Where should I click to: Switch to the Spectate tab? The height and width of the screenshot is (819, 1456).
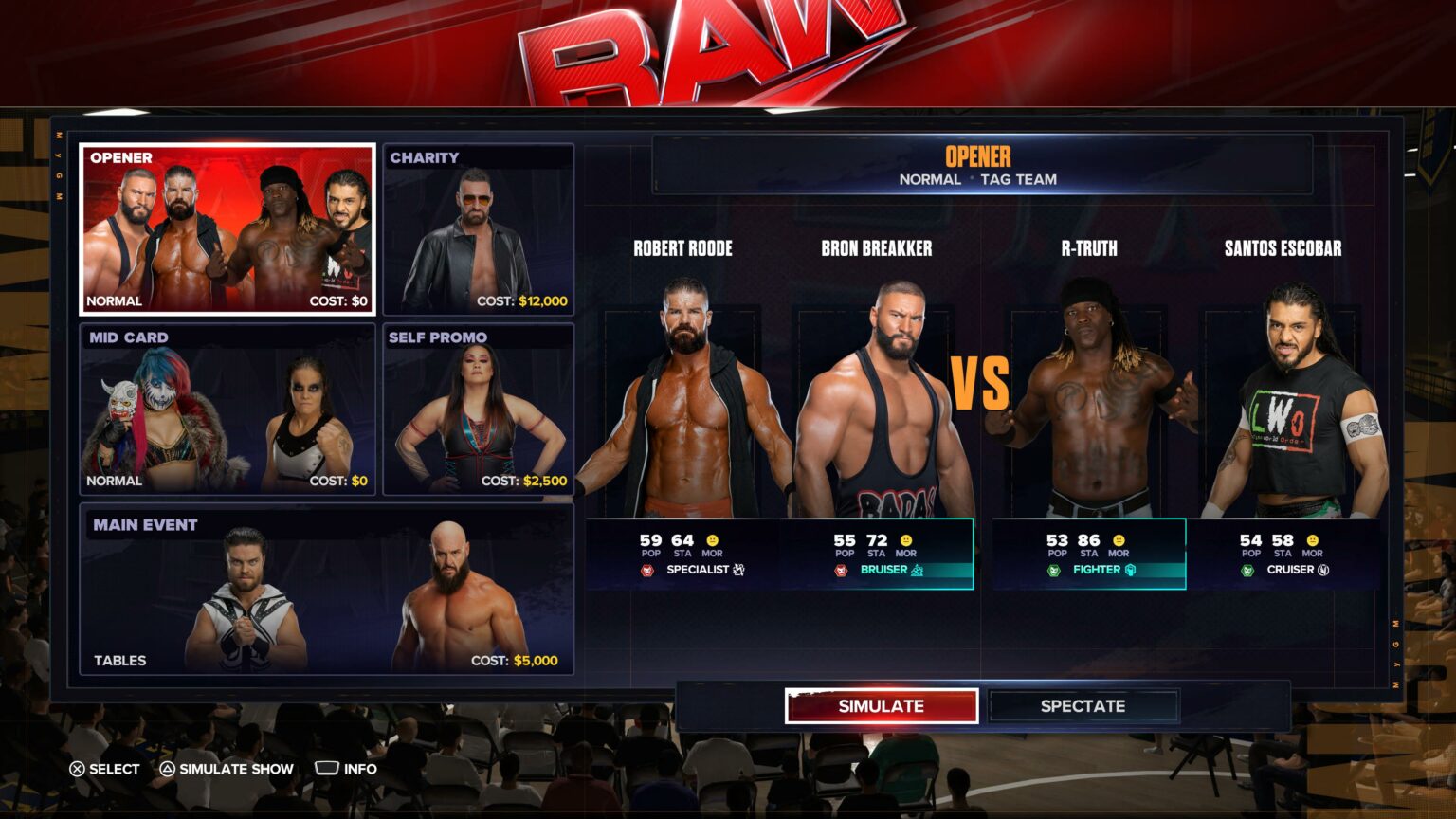[1083, 705]
